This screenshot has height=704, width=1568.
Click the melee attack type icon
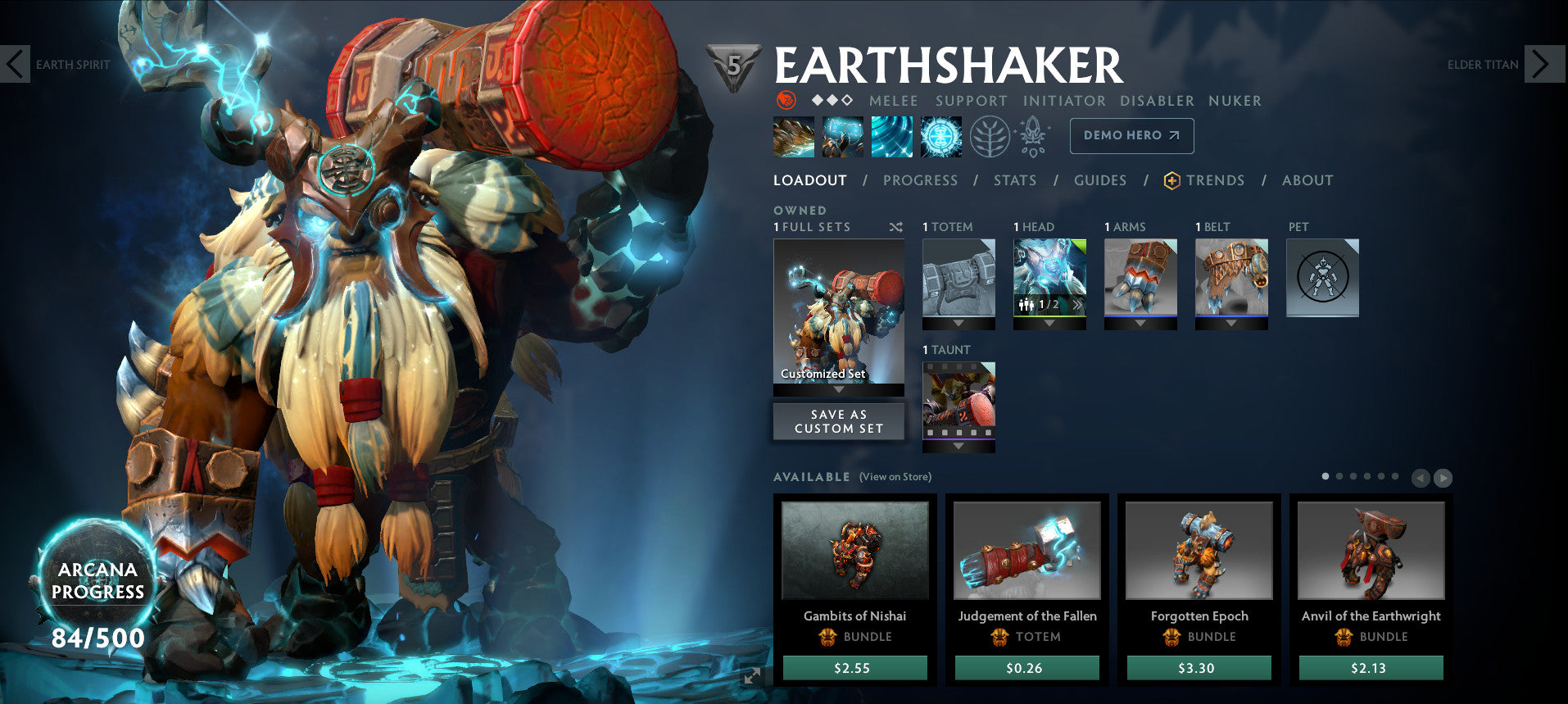pos(786,101)
